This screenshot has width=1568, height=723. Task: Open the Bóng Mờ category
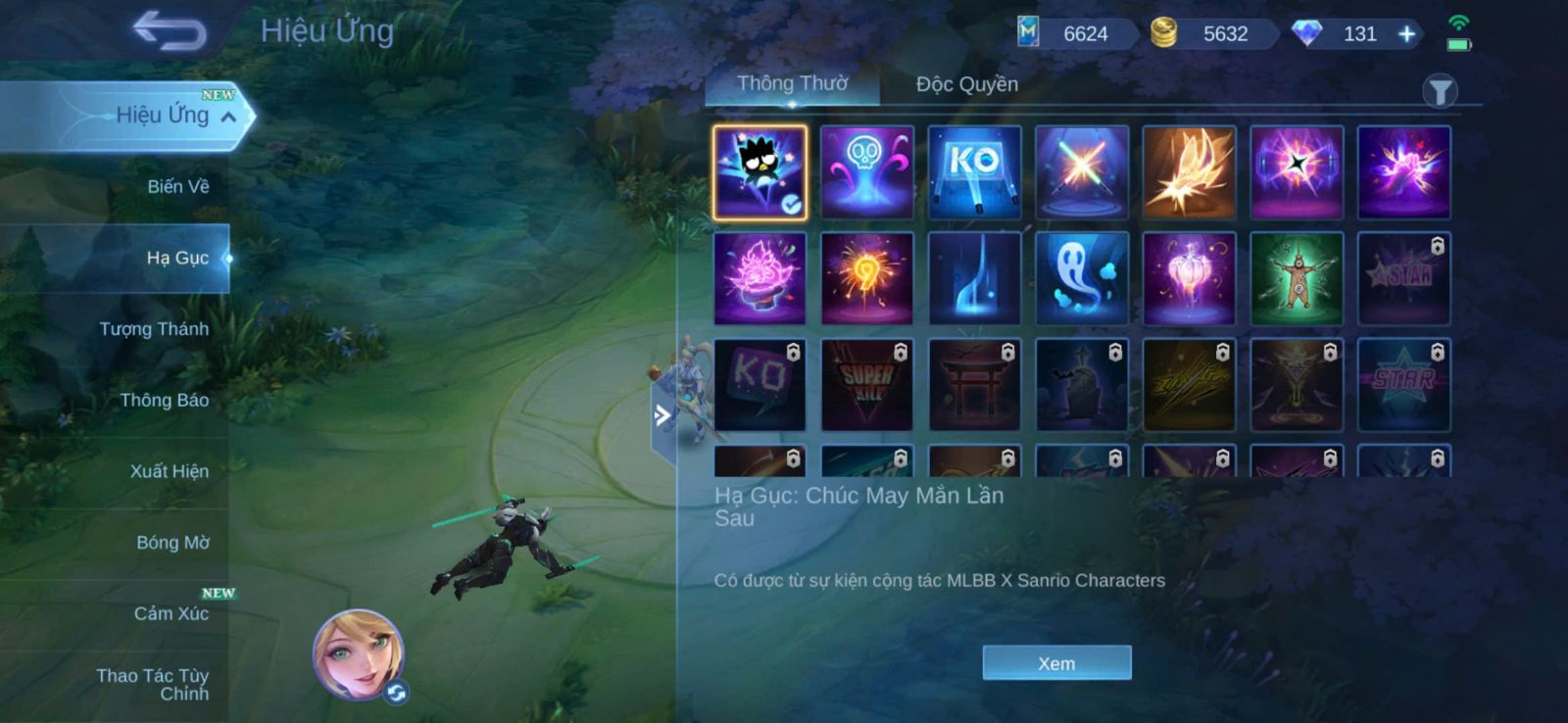click(172, 543)
